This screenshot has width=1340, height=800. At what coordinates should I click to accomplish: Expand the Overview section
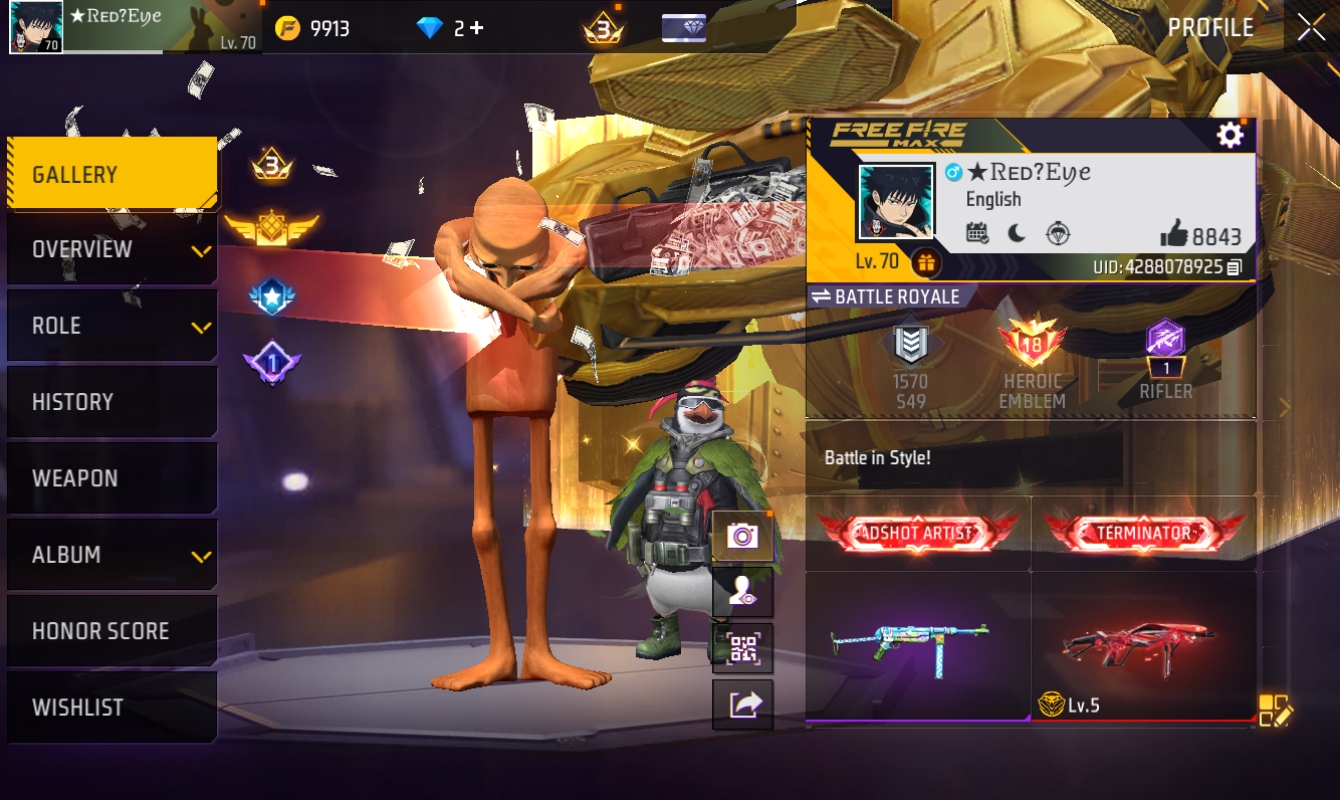[110, 249]
